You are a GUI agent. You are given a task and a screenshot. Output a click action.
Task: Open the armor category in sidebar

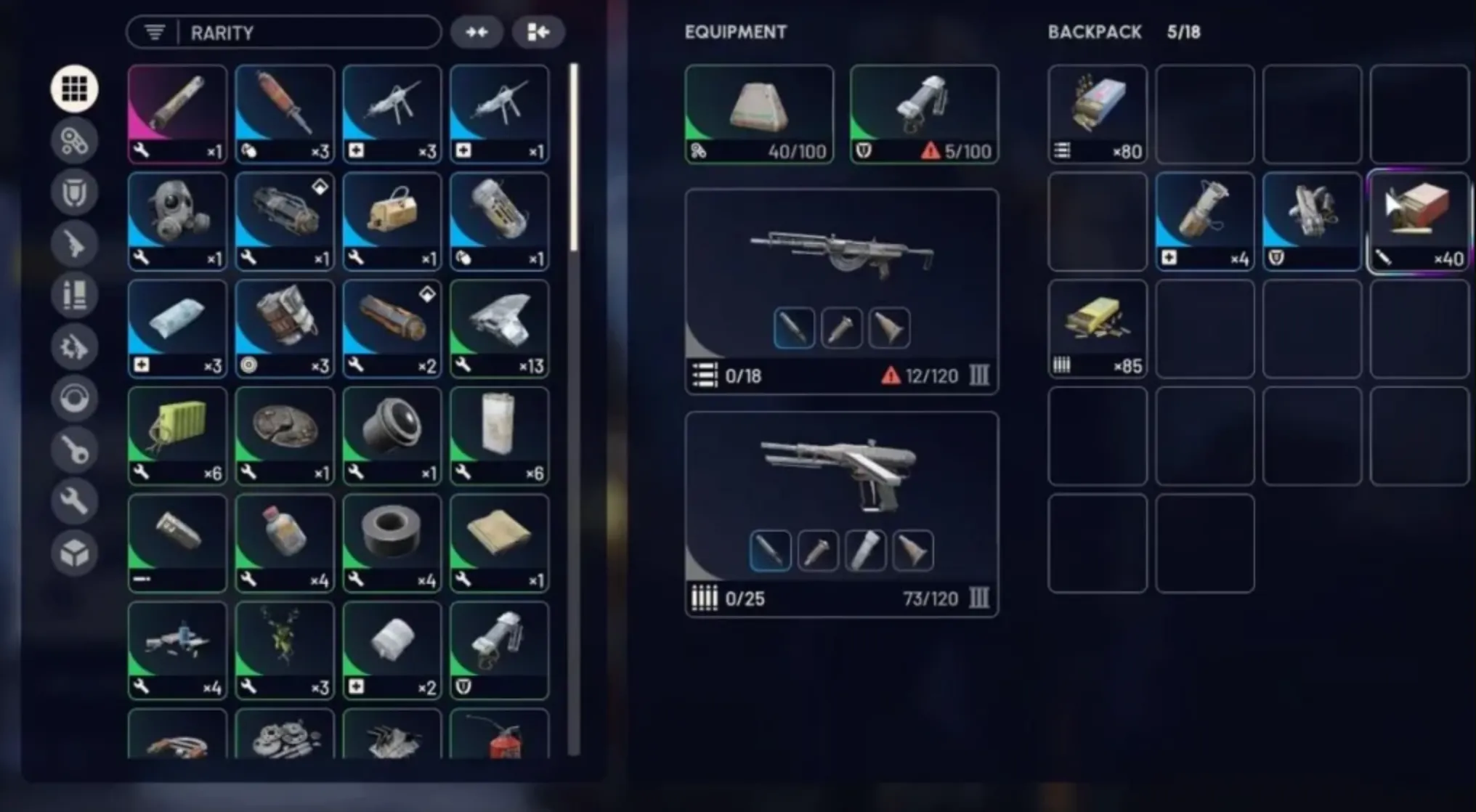(74, 192)
